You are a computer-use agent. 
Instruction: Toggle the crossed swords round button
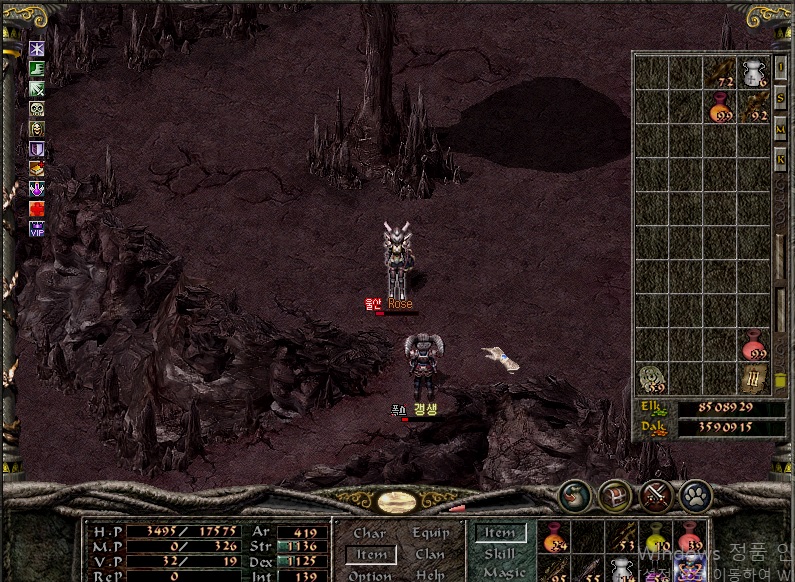(x=655, y=494)
